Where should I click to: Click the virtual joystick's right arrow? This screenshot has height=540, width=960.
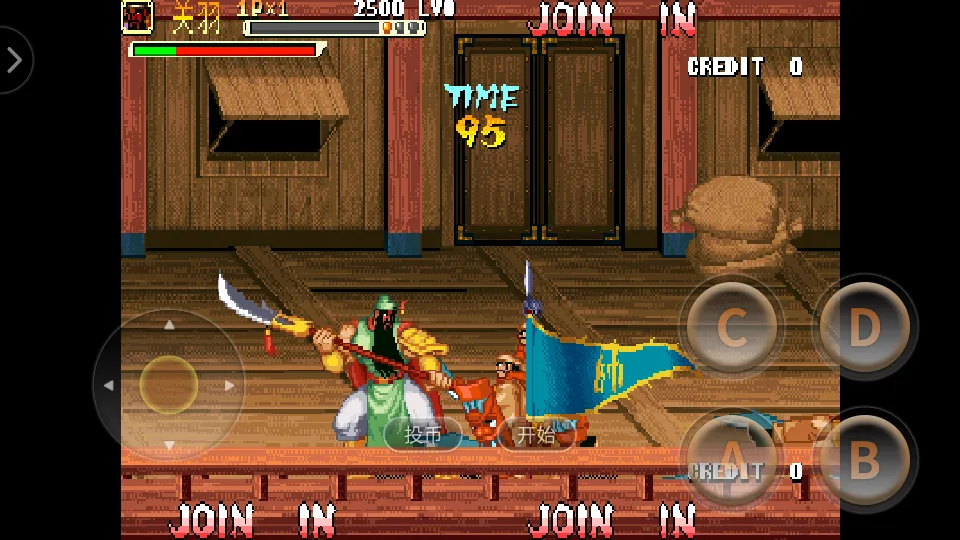[x=230, y=385]
